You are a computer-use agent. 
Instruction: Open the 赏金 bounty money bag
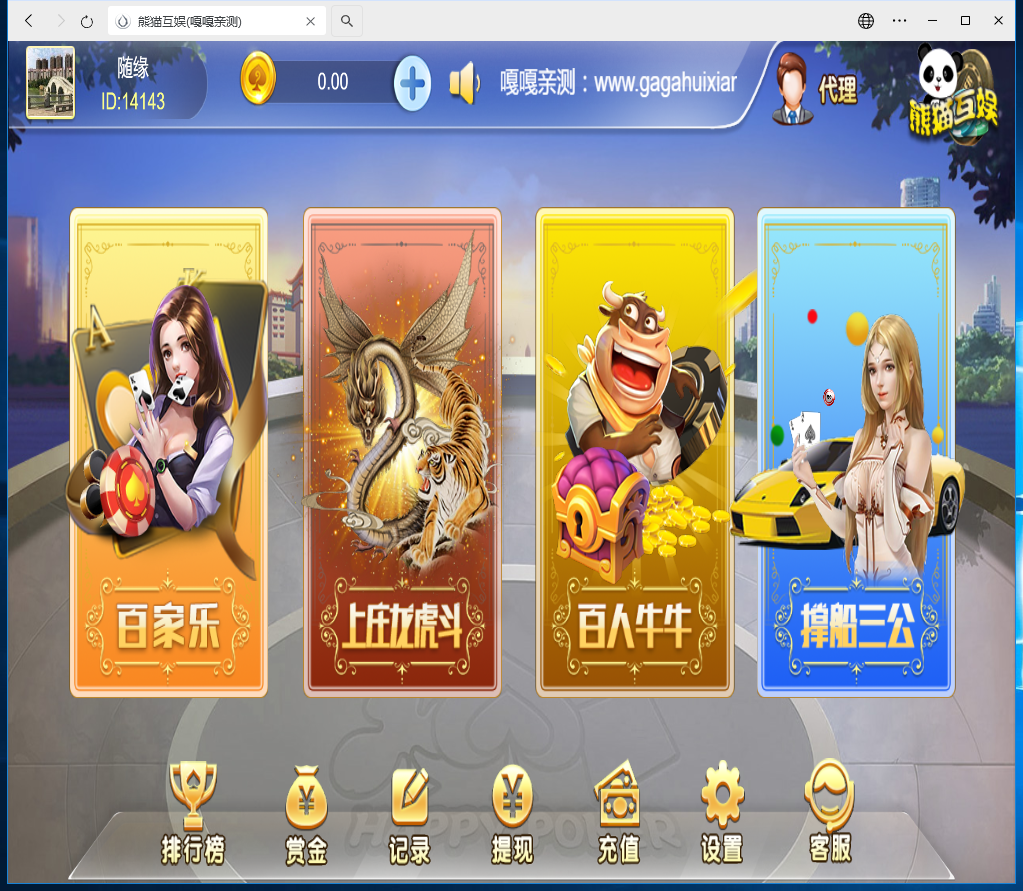point(306,813)
